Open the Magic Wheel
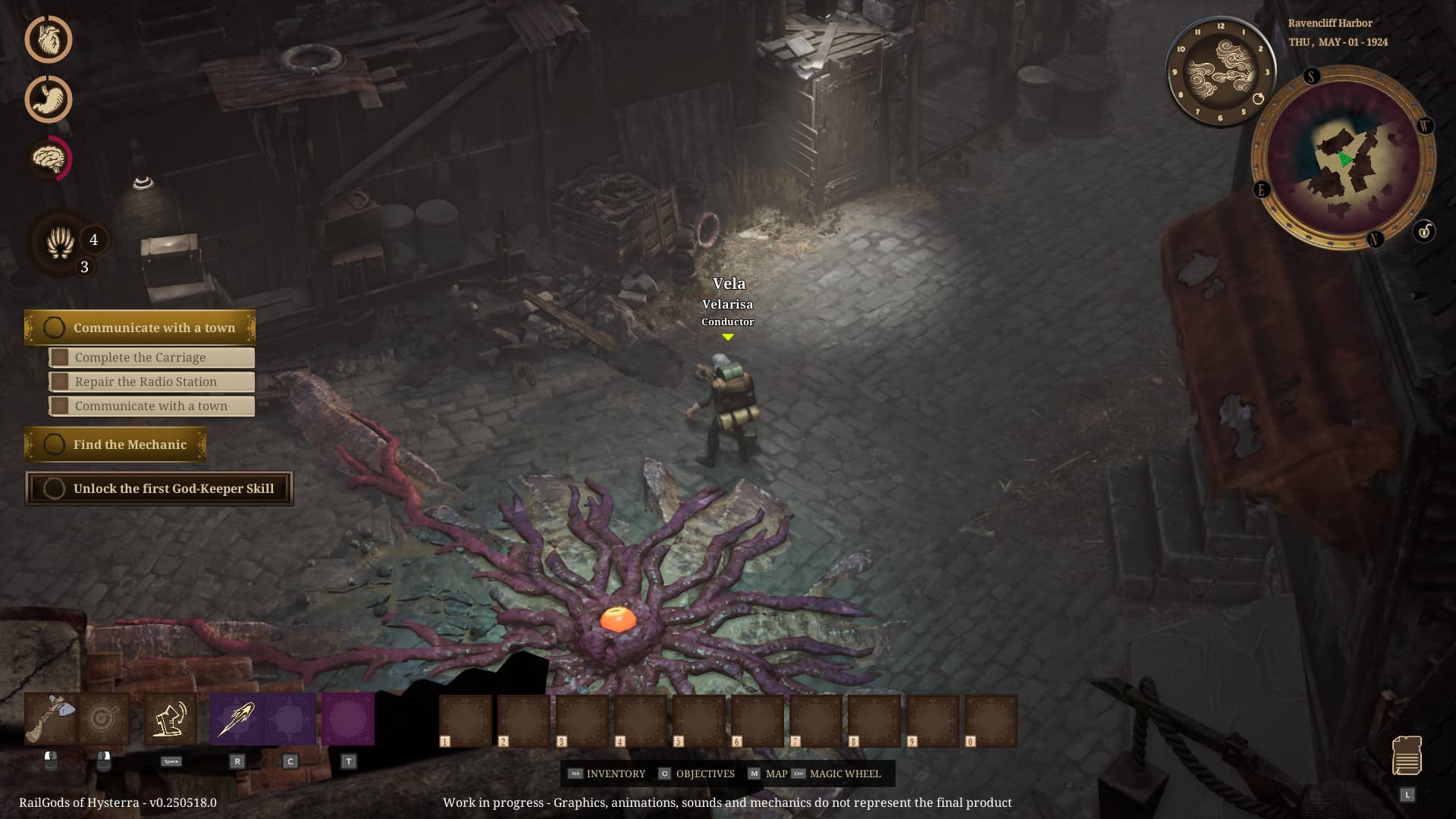Screen dimensions: 1456x819 point(836,773)
